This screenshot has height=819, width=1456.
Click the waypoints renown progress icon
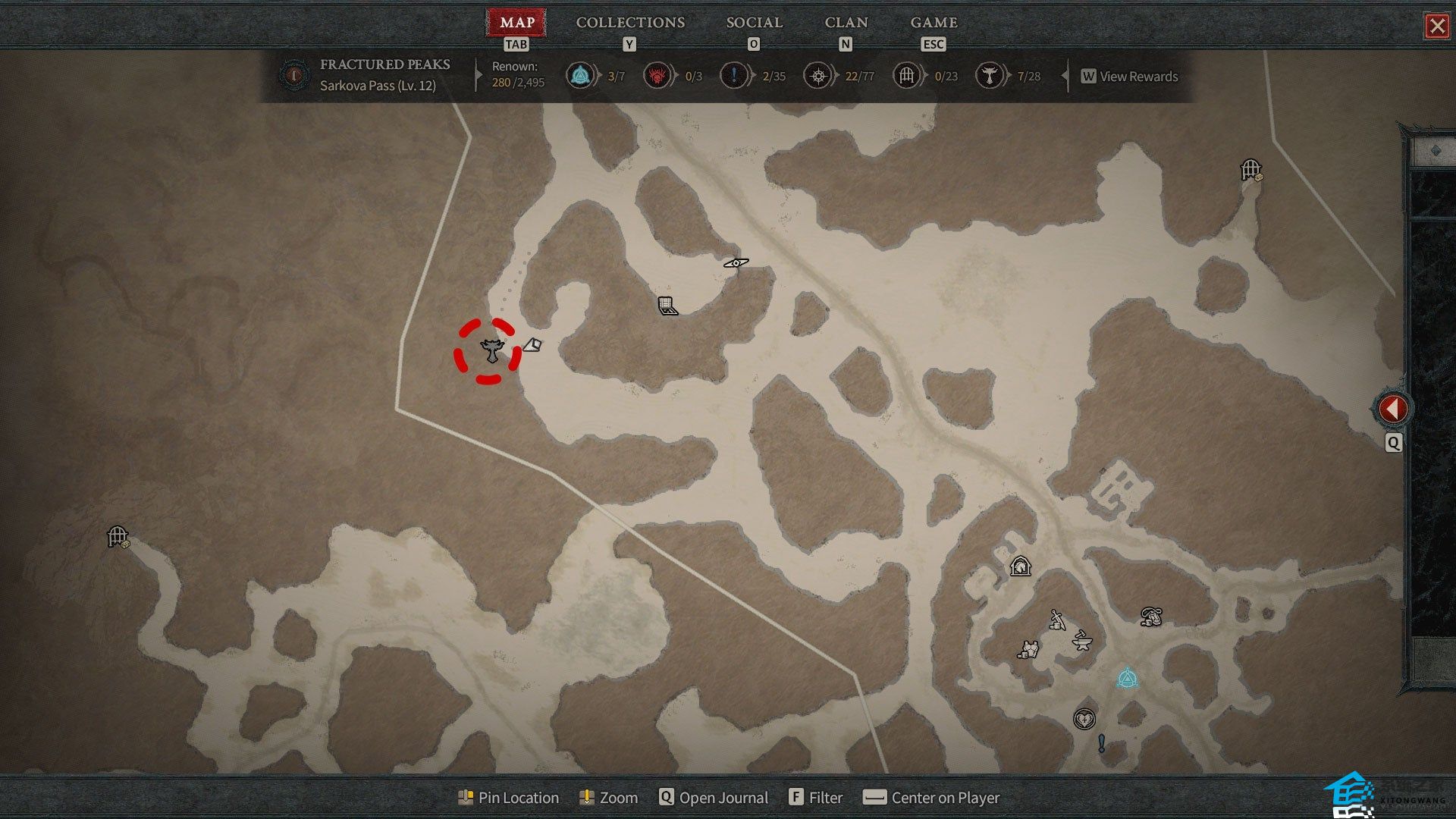point(580,76)
